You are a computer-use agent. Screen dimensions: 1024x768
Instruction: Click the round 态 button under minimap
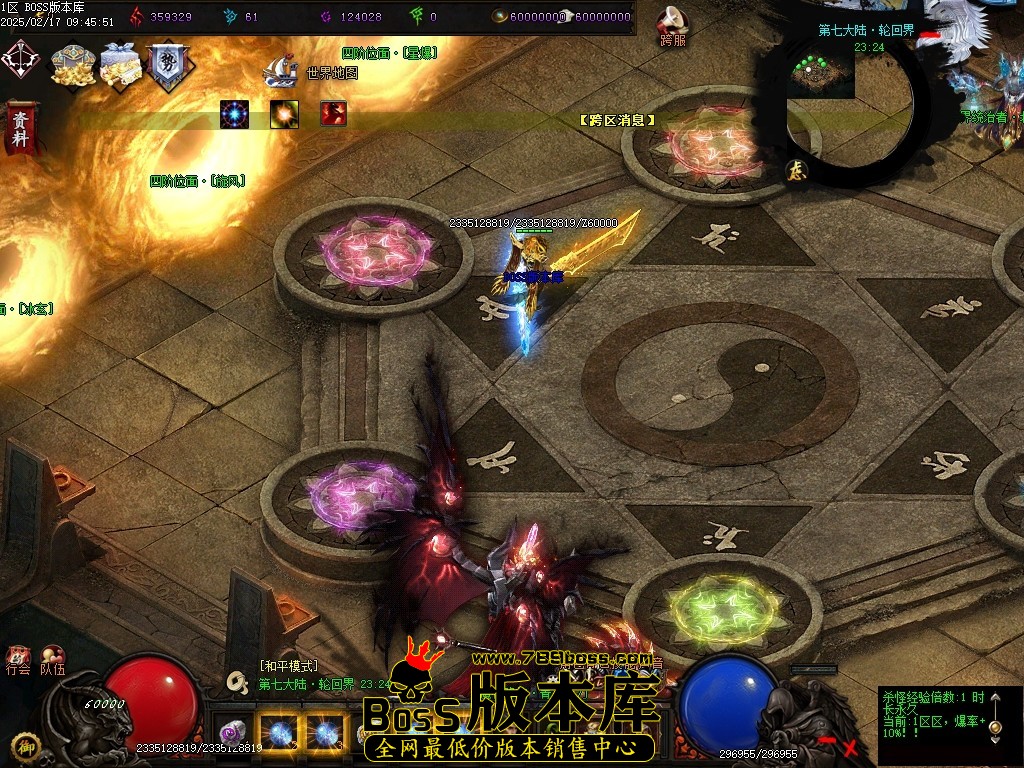pos(796,169)
